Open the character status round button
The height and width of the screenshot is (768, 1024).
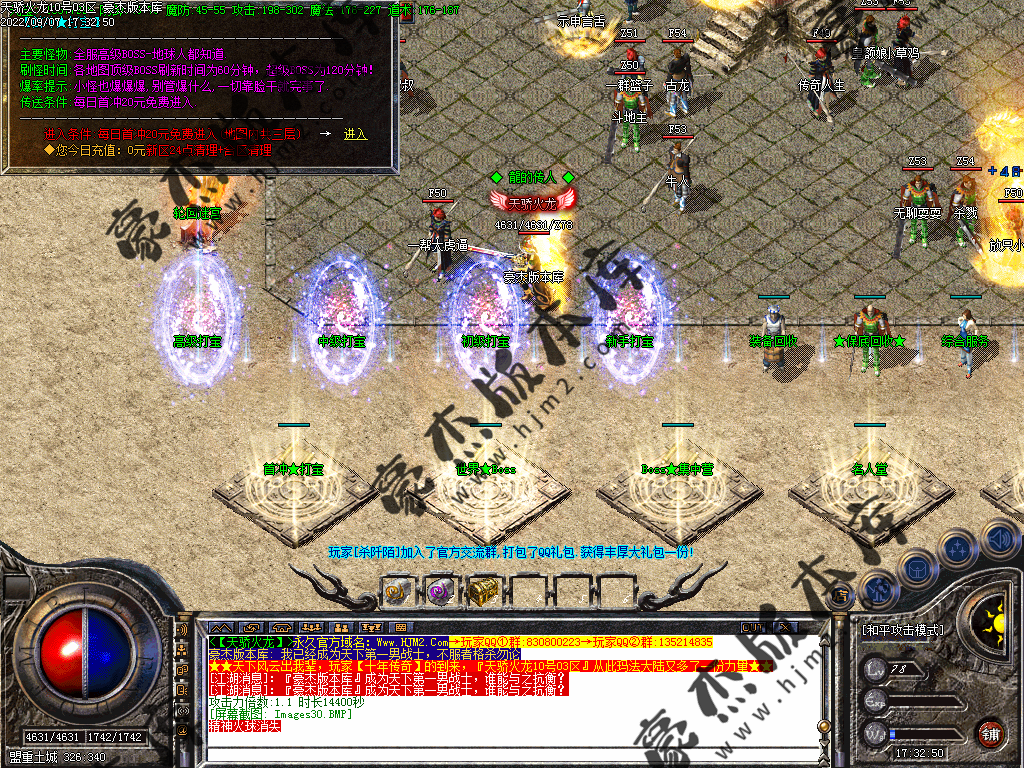(x=878, y=590)
